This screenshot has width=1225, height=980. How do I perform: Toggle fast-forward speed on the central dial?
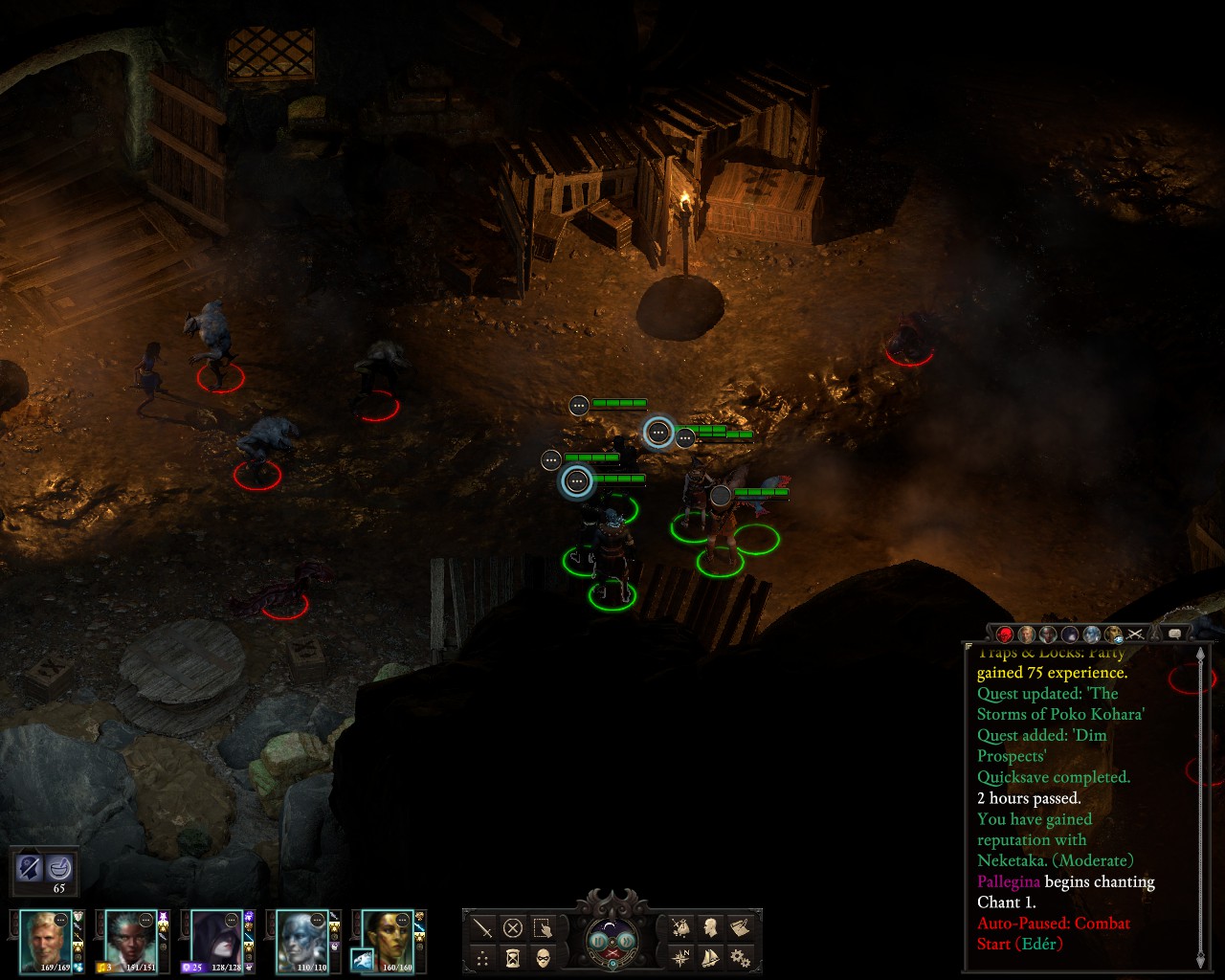click(625, 941)
